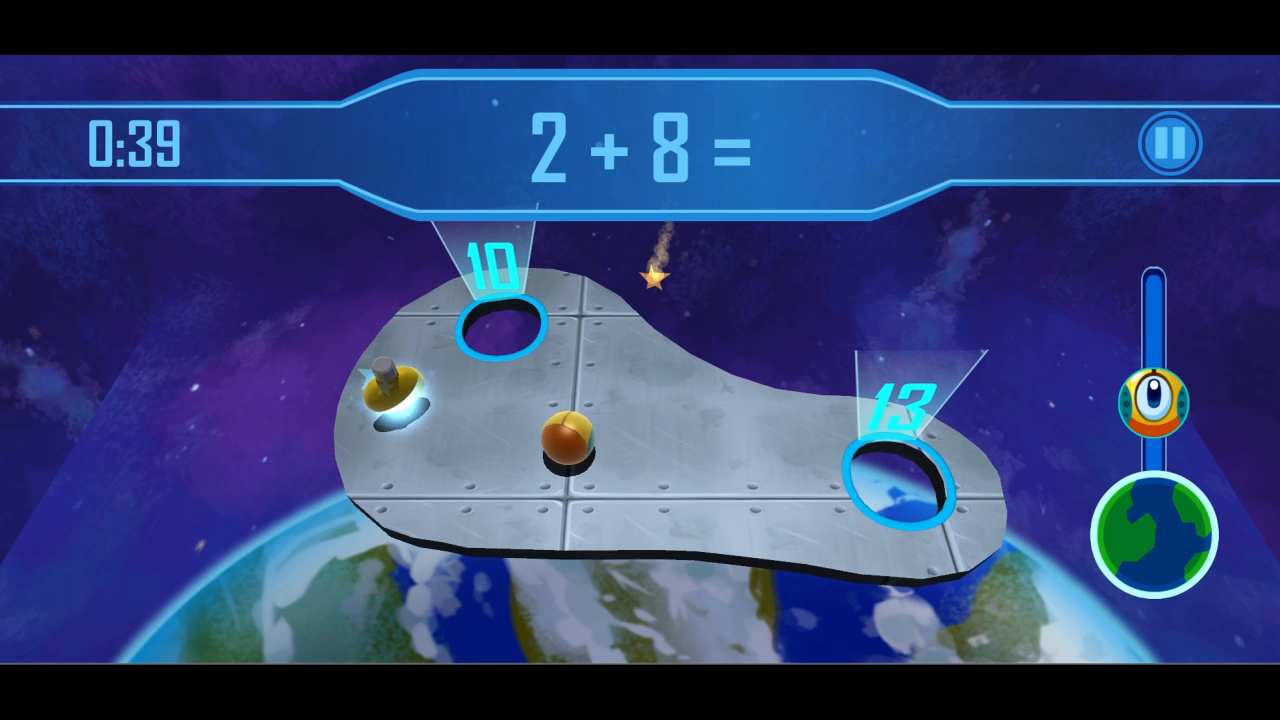The width and height of the screenshot is (1280, 720).
Task: Click the pause button
Action: [1168, 142]
